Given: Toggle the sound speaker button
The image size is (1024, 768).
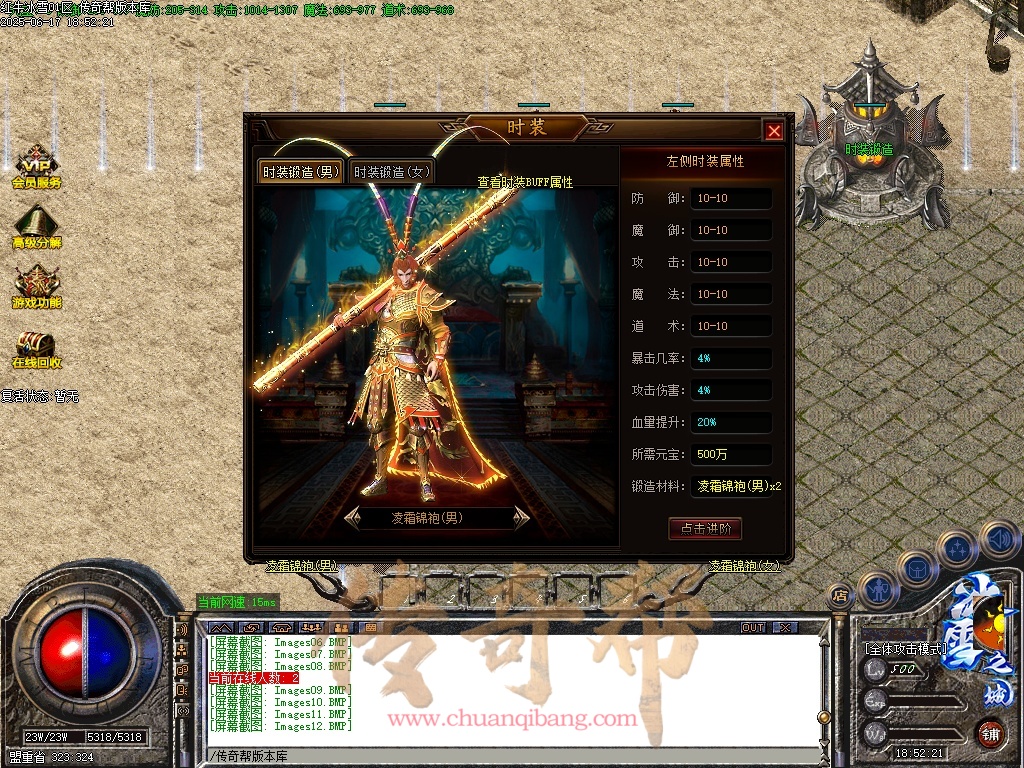Looking at the screenshot, I should 998,539.
